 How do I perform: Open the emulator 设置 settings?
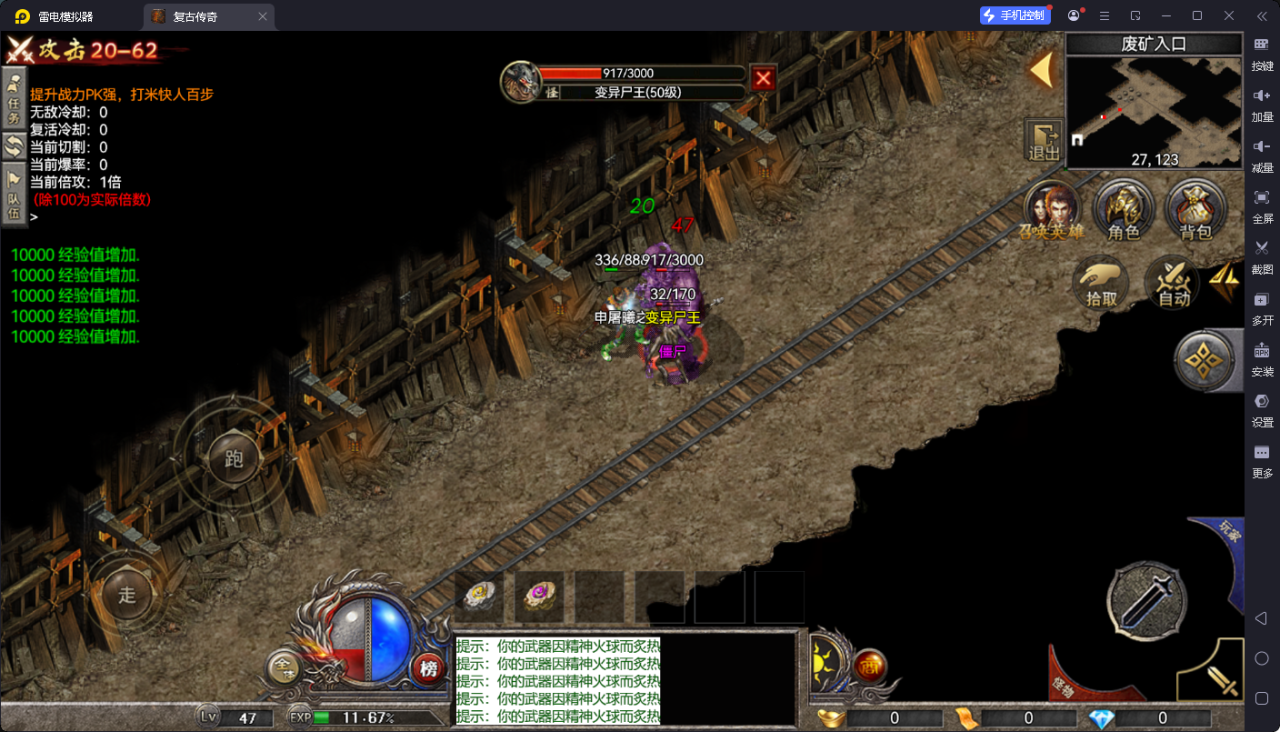pyautogui.click(x=1262, y=409)
